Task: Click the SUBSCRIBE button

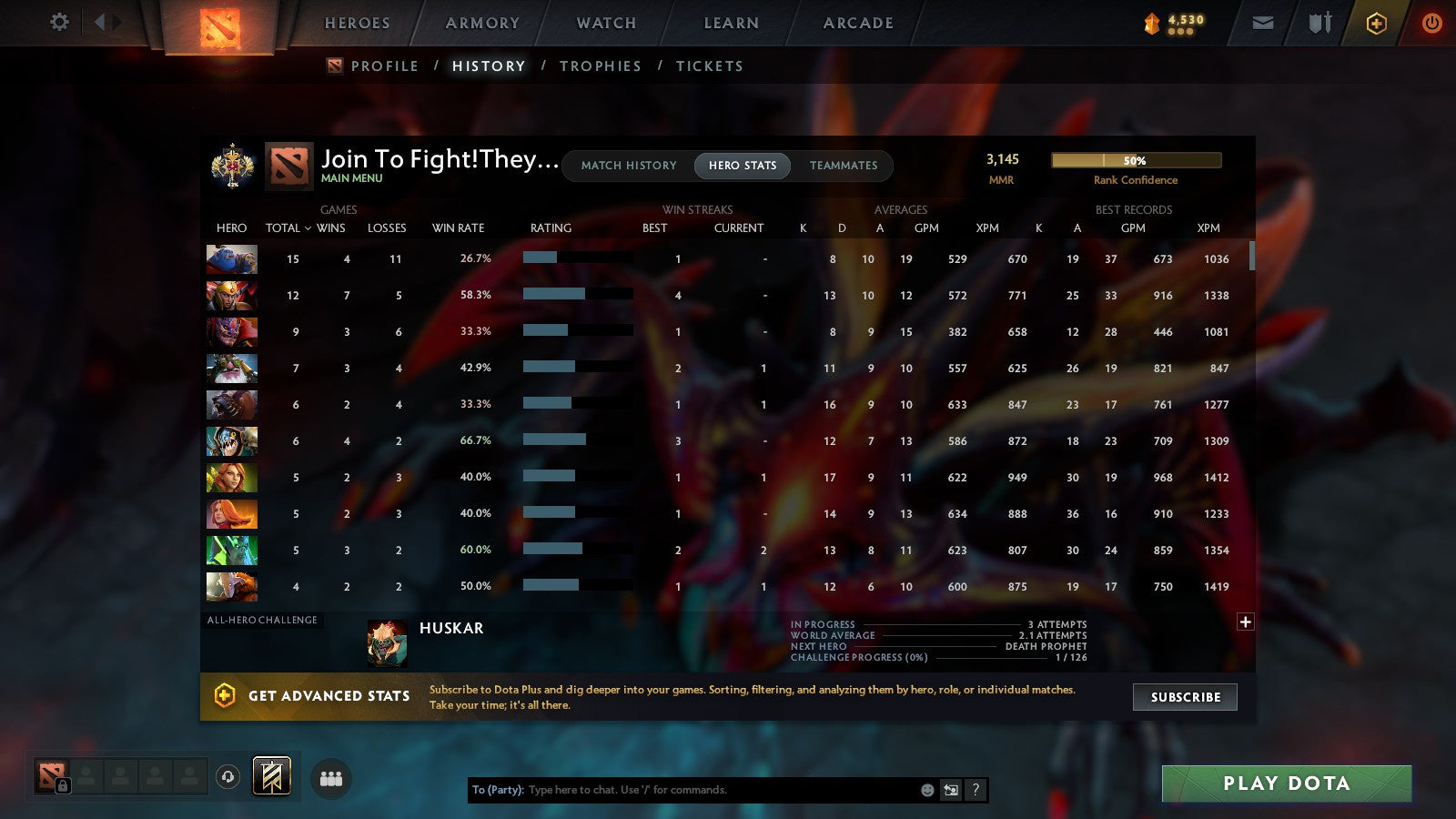Action: point(1184,697)
